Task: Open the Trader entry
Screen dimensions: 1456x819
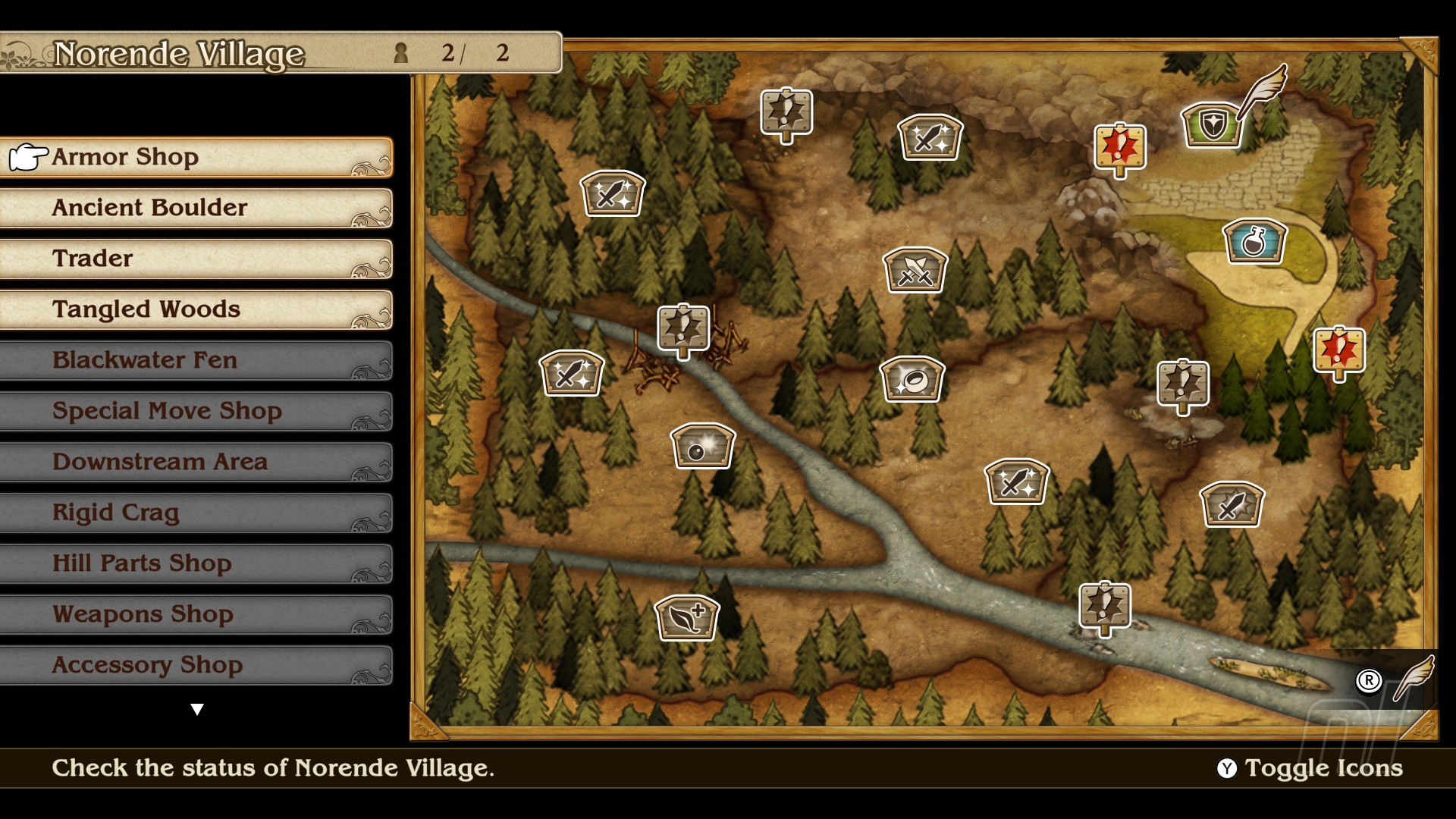Action: 197,259
